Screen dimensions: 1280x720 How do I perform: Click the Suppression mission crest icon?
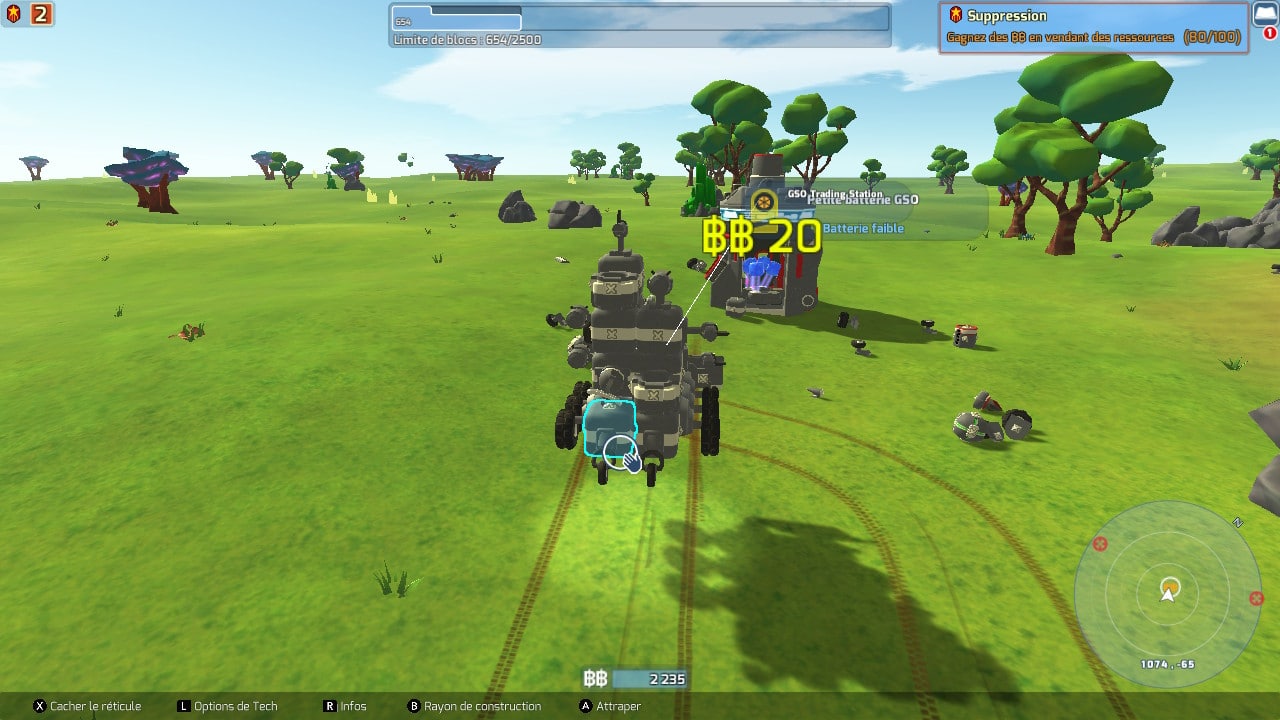coord(955,15)
